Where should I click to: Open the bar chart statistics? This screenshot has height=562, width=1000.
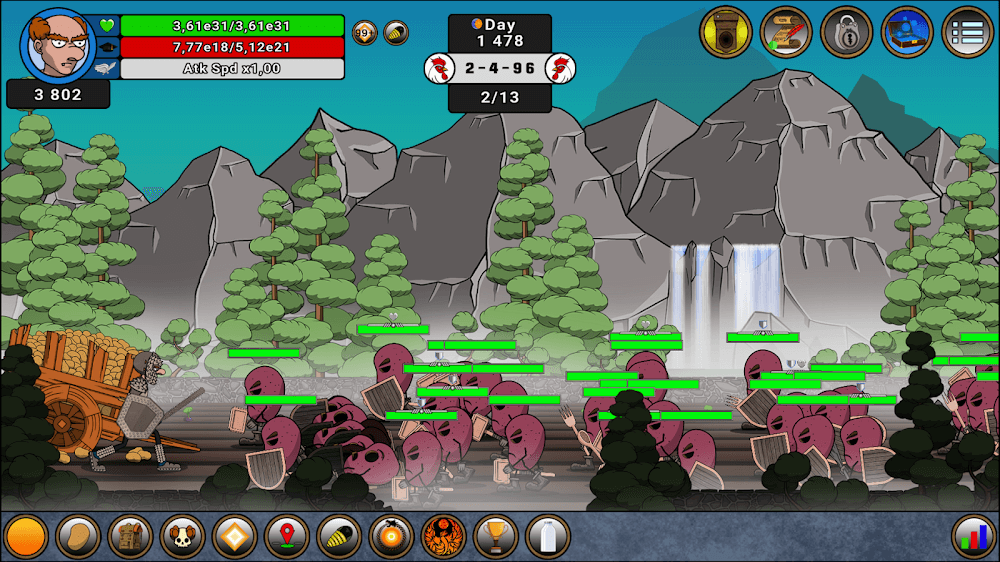click(973, 536)
